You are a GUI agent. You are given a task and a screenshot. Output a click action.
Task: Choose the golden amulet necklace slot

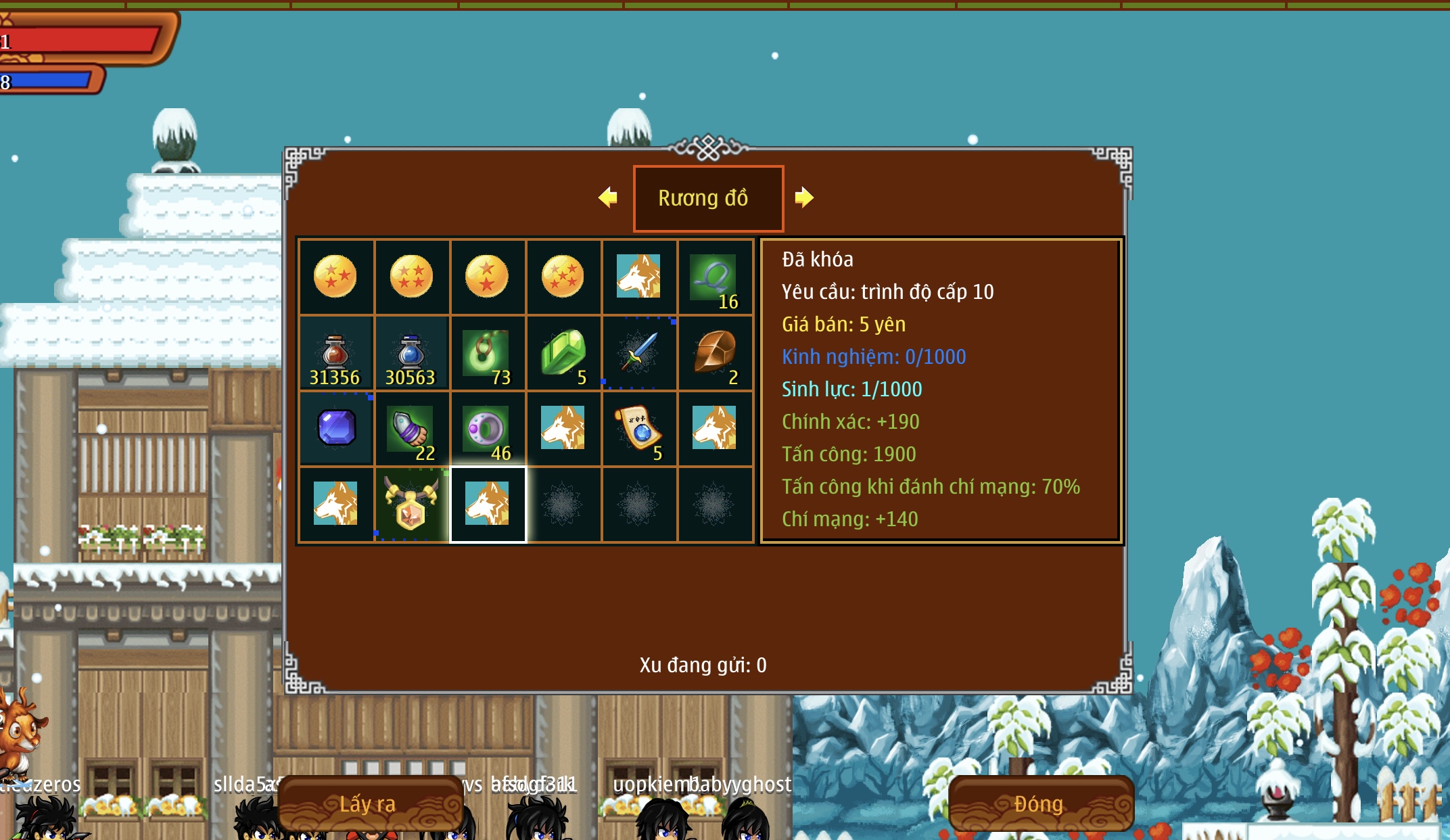(x=411, y=505)
